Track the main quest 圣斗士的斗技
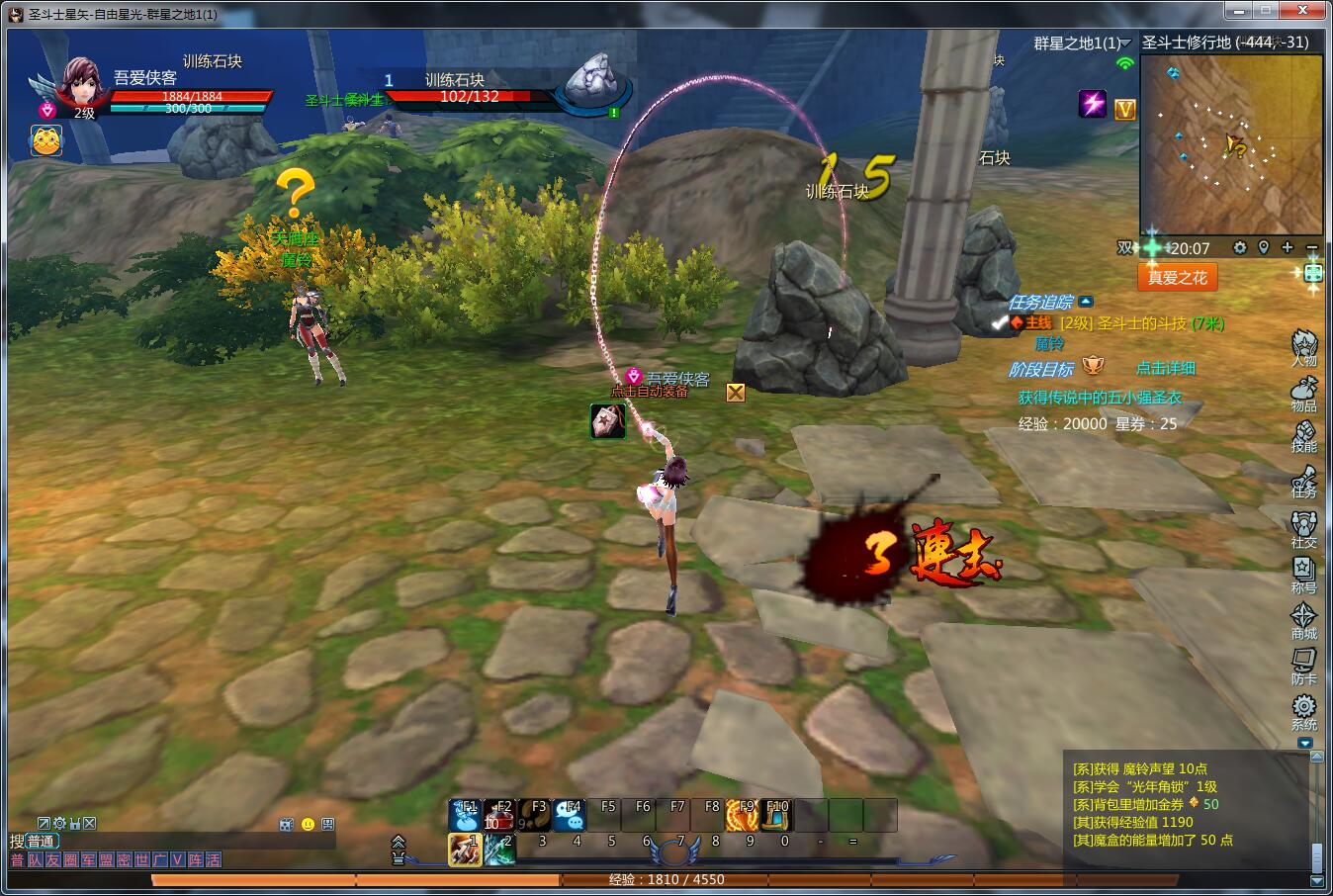This screenshot has width=1333, height=896. pyautogui.click(x=1141, y=323)
